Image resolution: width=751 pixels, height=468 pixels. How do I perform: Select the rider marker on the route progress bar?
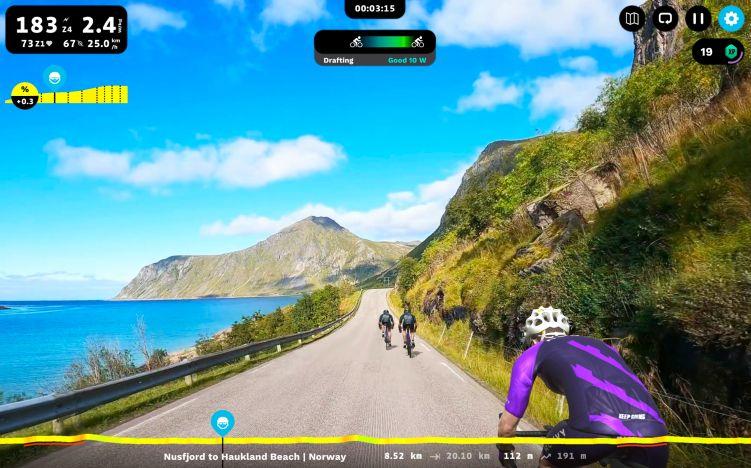click(222, 422)
